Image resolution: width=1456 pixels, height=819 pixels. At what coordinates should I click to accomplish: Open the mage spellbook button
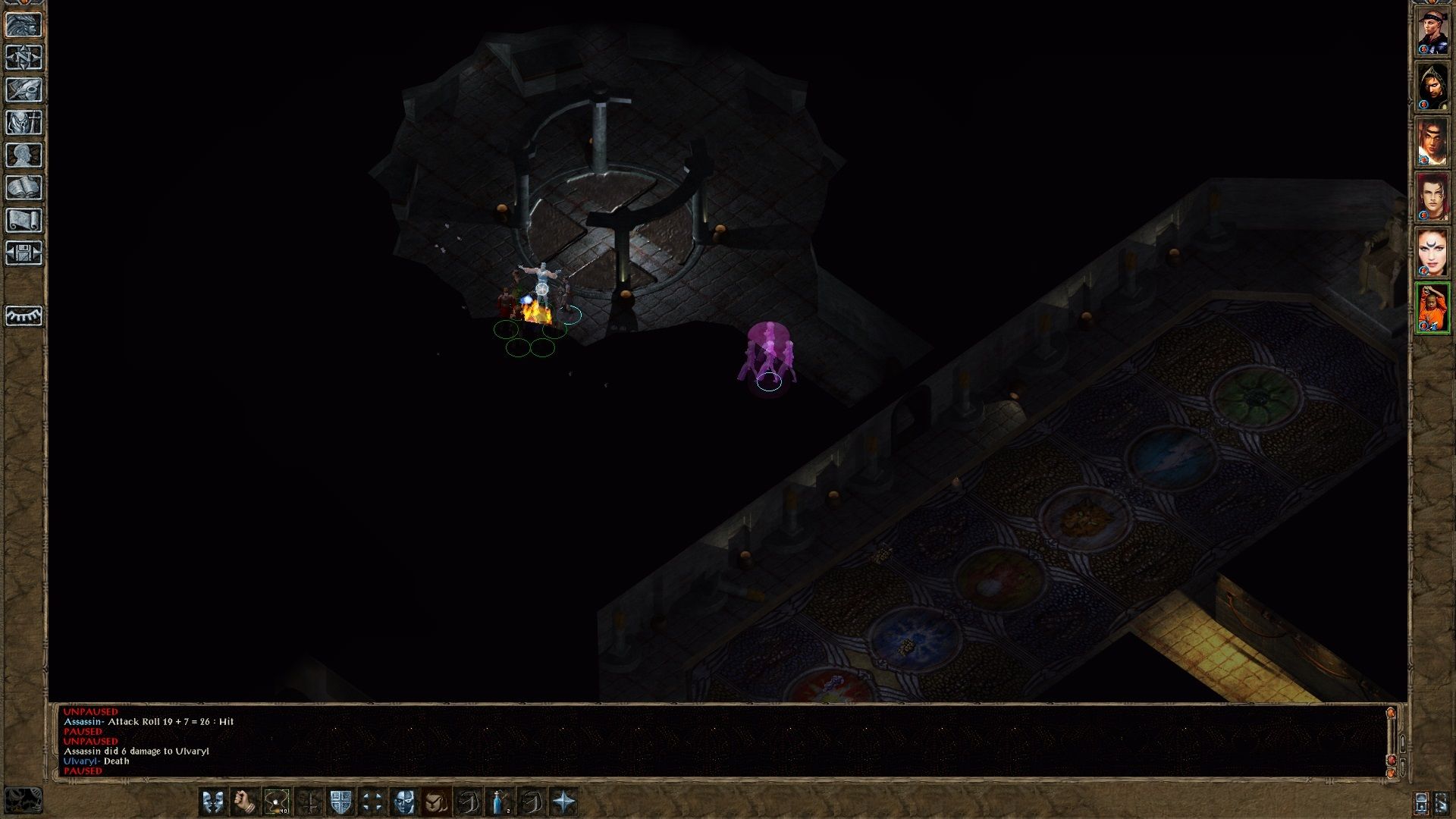24,187
